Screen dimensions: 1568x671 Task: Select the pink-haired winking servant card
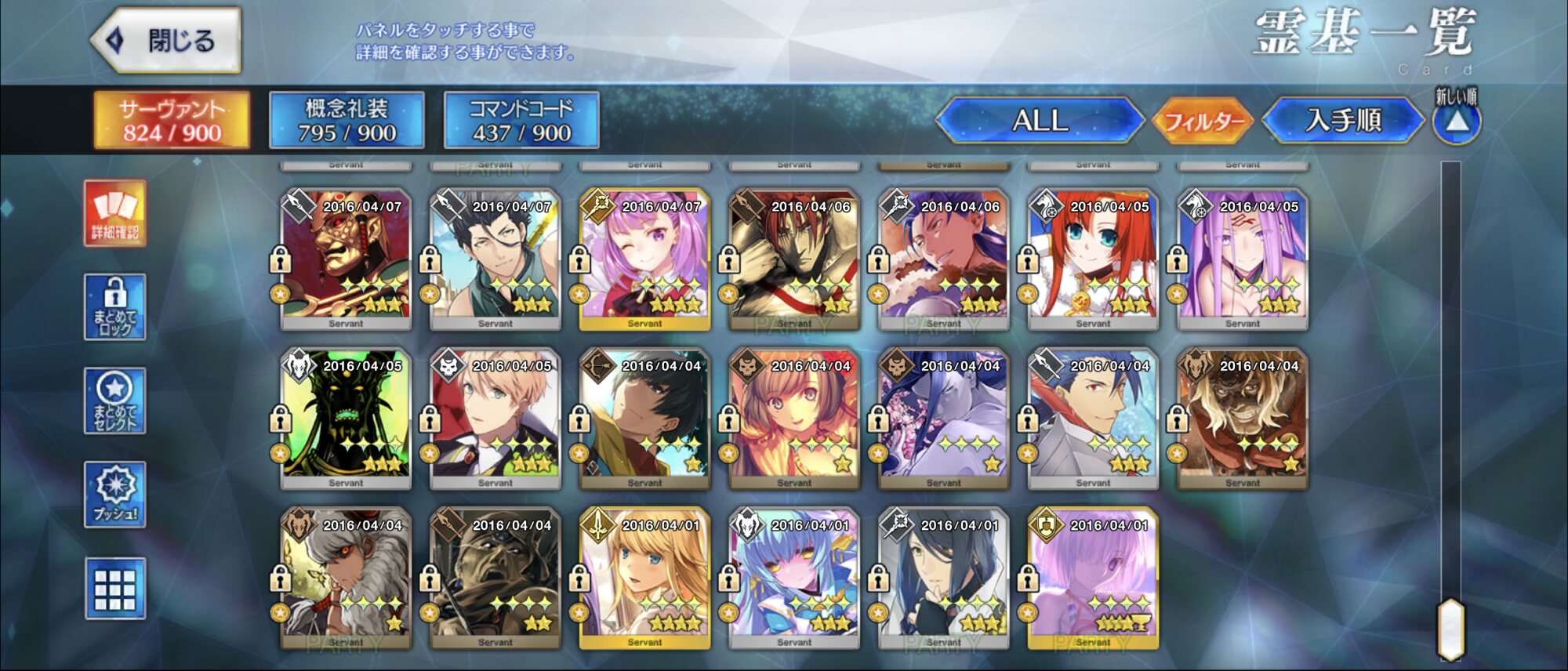644,259
